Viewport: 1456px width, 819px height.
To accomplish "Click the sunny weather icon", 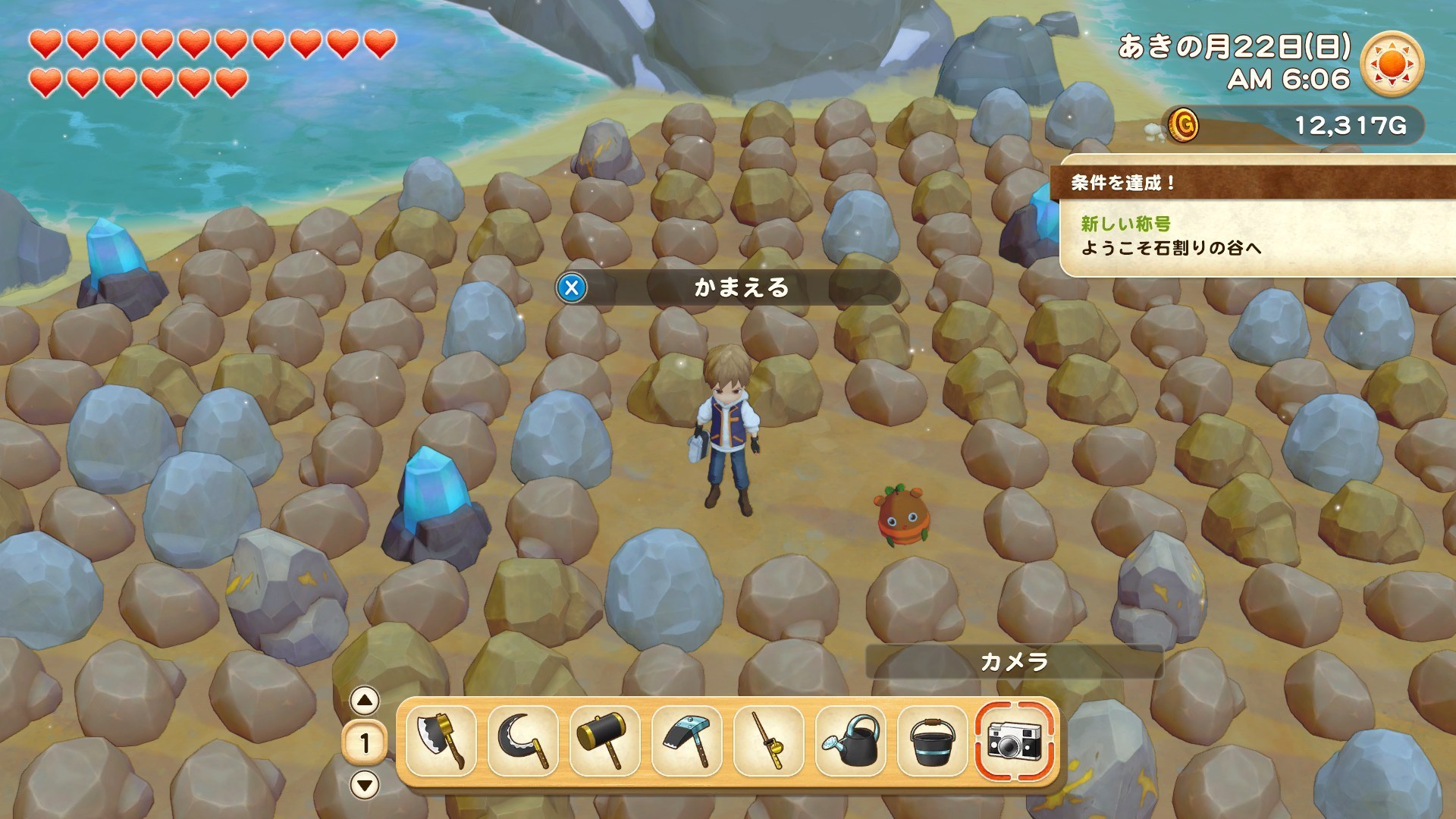I will coord(1392,63).
